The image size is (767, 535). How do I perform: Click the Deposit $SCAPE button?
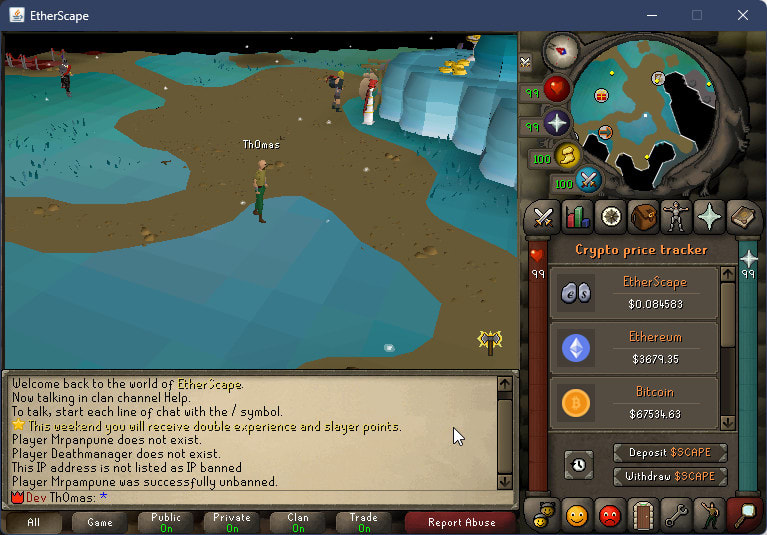(670, 453)
